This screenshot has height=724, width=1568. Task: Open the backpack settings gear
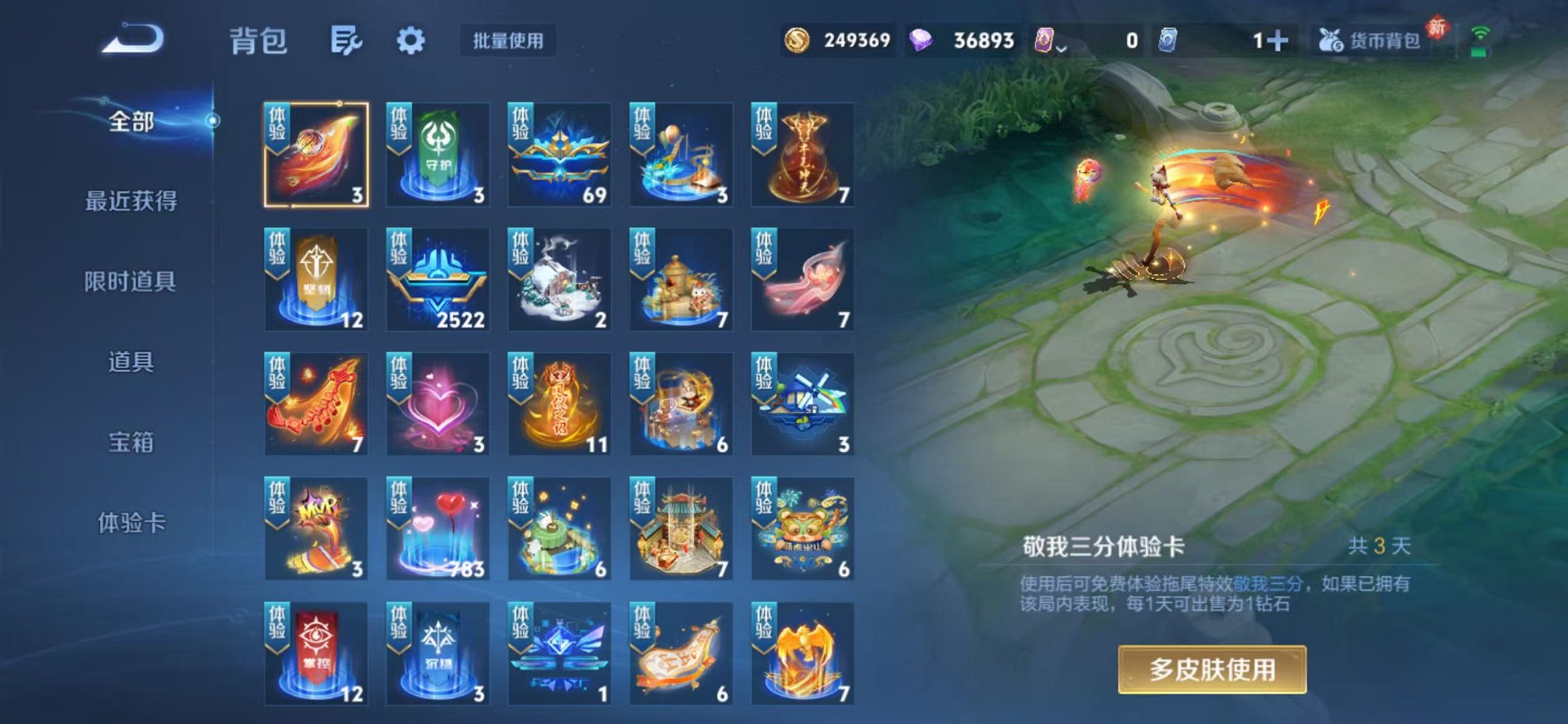(412, 42)
